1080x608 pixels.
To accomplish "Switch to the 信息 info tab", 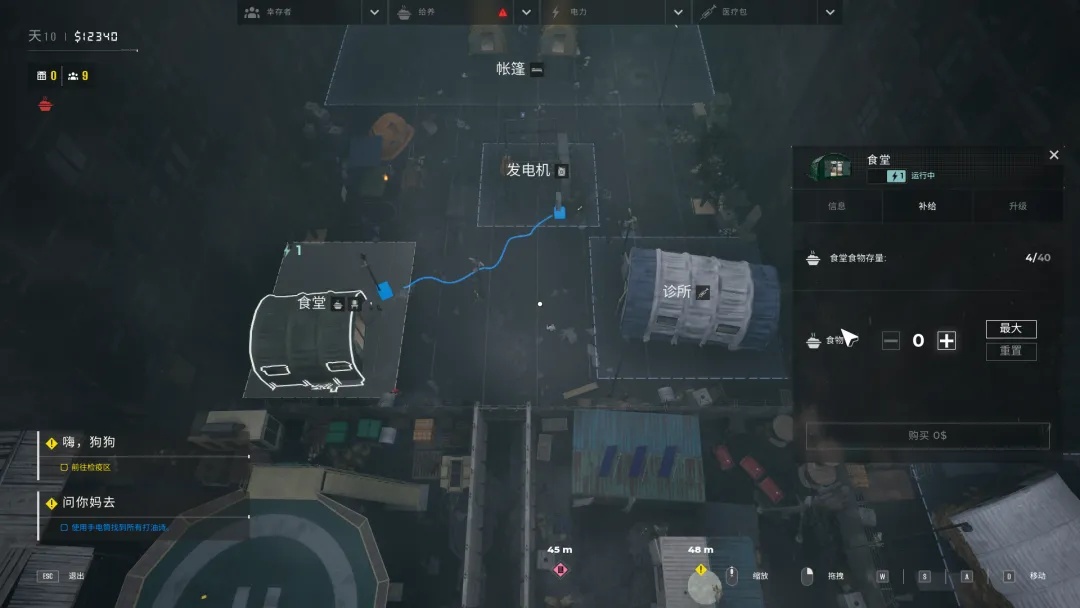I will 837,206.
